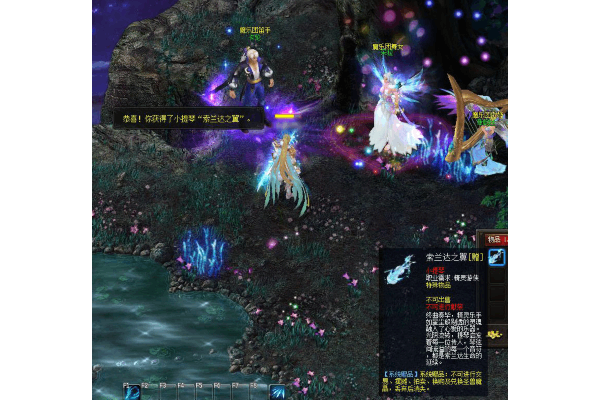Select the 索兰达之翼 harp item in the bag
This screenshot has height=400, width=600.
pyautogui.click(x=497, y=258)
